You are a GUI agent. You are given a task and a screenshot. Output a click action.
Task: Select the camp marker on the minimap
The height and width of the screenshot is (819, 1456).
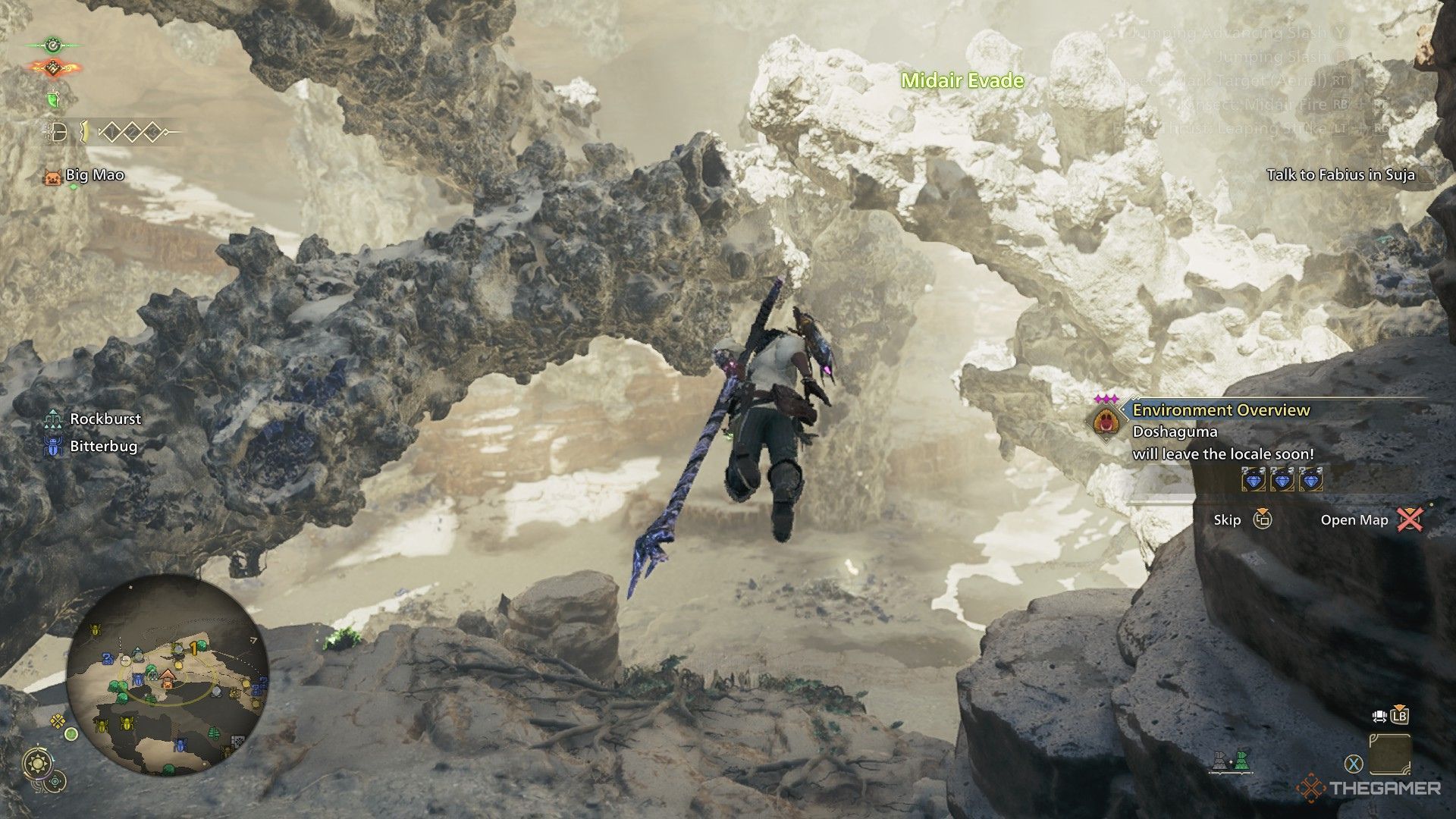point(167,679)
